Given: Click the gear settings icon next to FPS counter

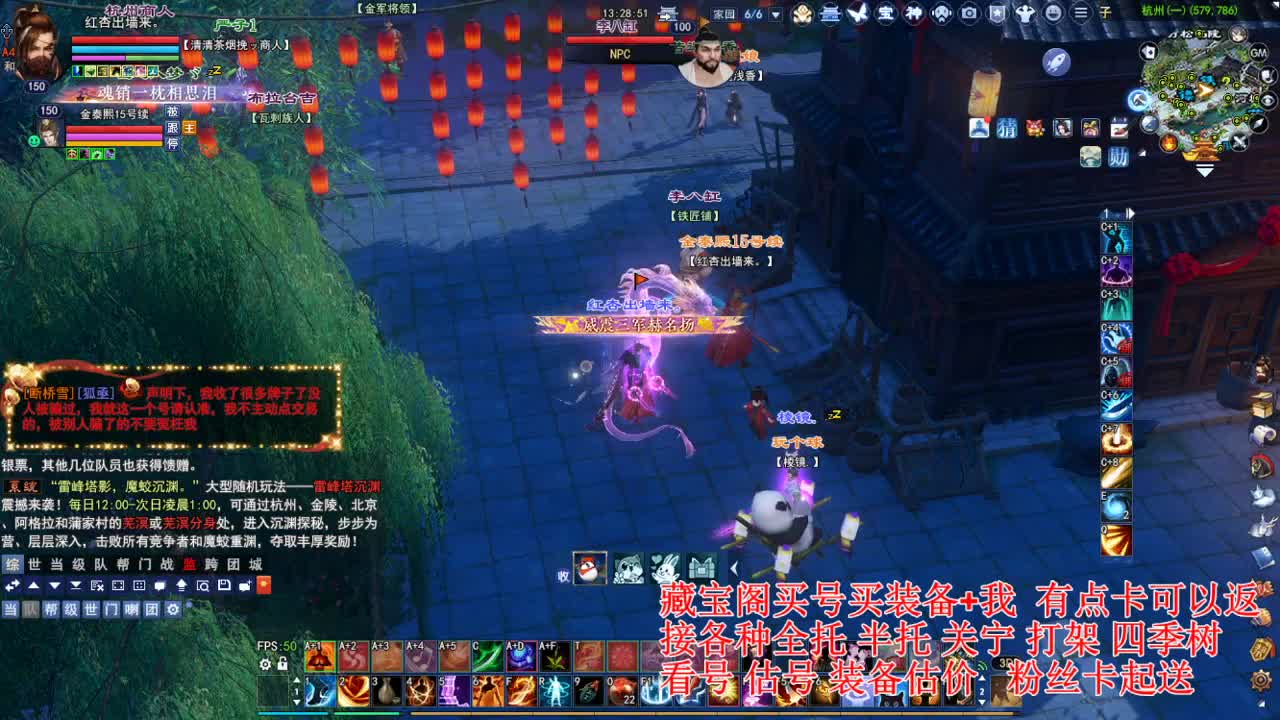Looking at the screenshot, I should tap(264, 663).
